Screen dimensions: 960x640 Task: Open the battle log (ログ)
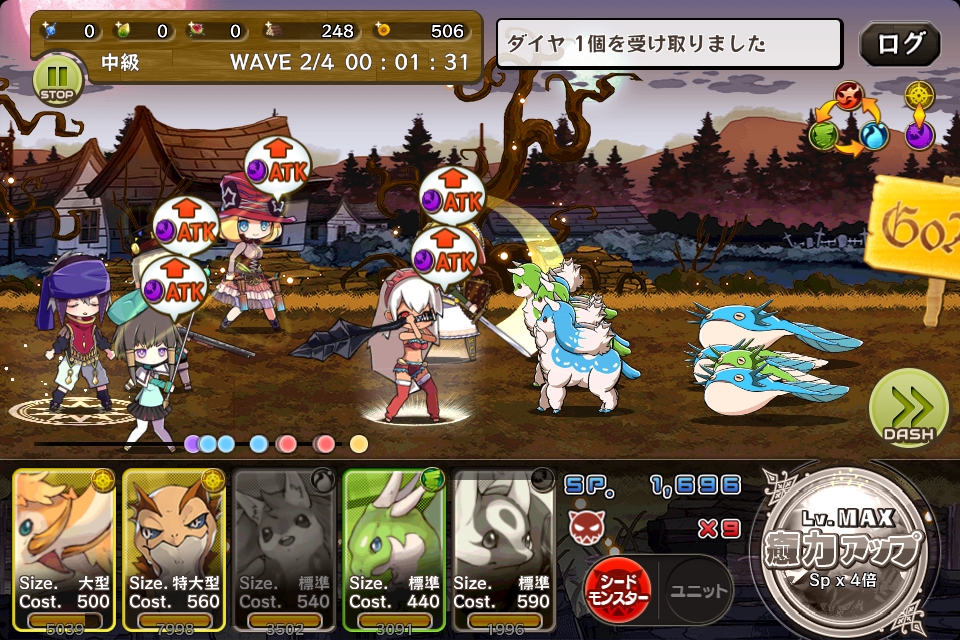pyautogui.click(x=900, y=44)
